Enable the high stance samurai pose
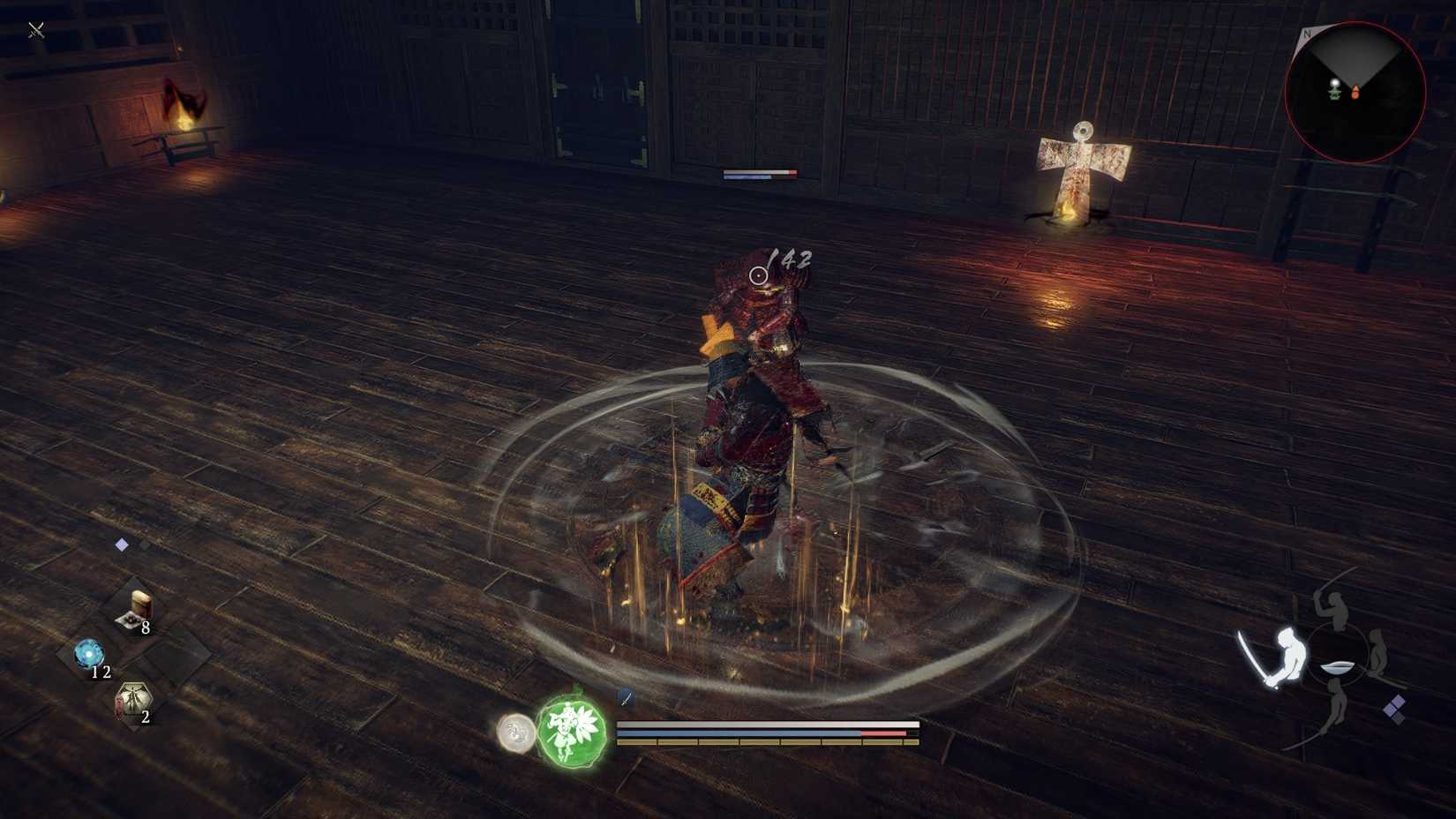The width and height of the screenshot is (1456, 819). point(1334,606)
